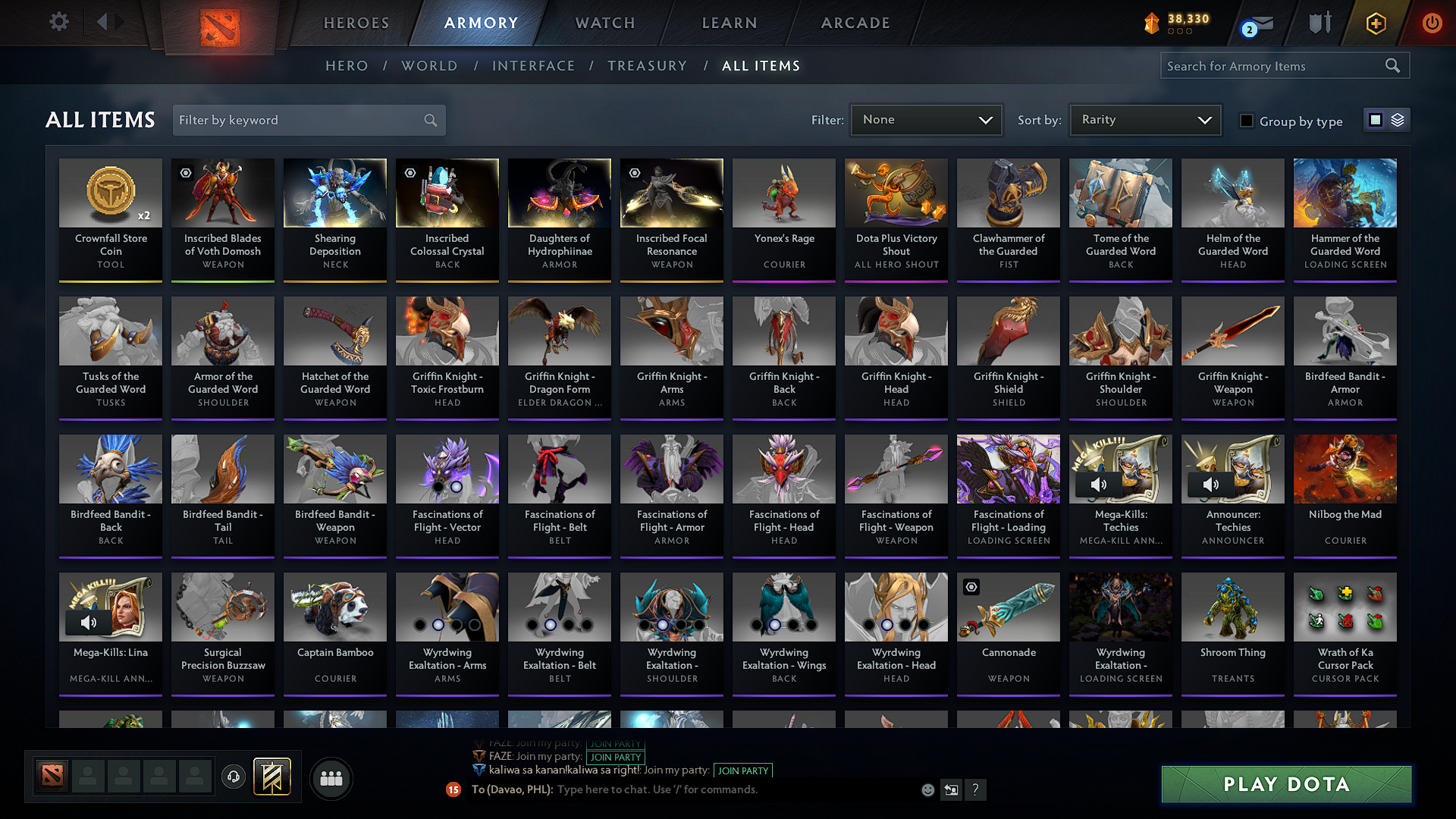Open the TREASURY section in the breadcrumb
This screenshot has width=1456, height=819.
[647, 66]
